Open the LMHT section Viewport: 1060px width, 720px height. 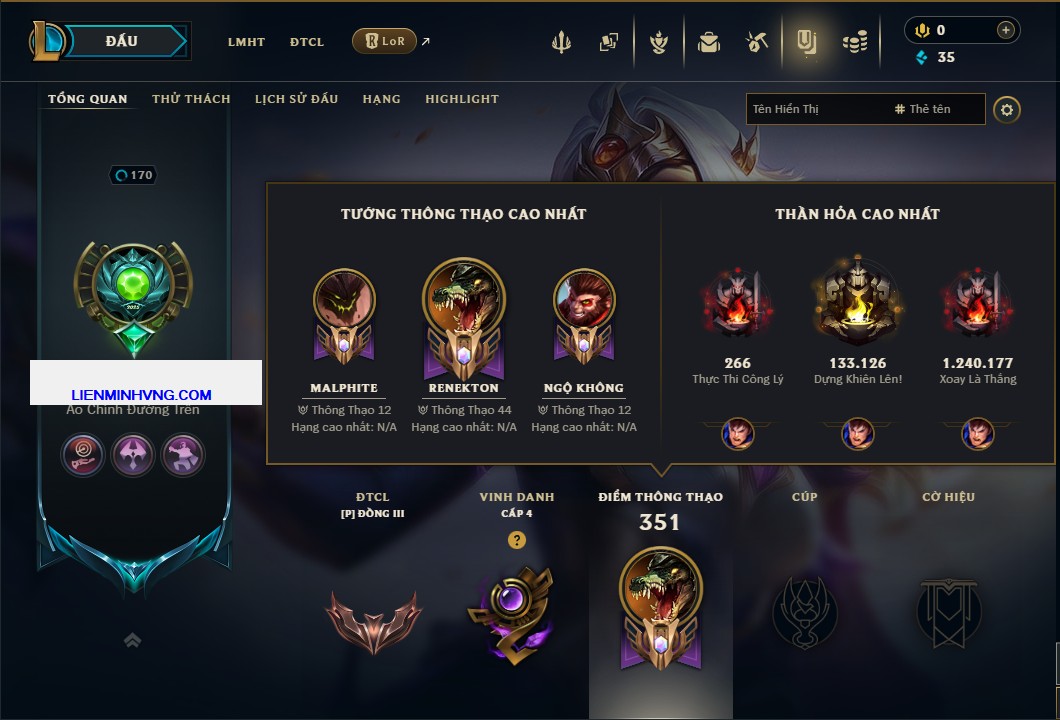coord(246,42)
